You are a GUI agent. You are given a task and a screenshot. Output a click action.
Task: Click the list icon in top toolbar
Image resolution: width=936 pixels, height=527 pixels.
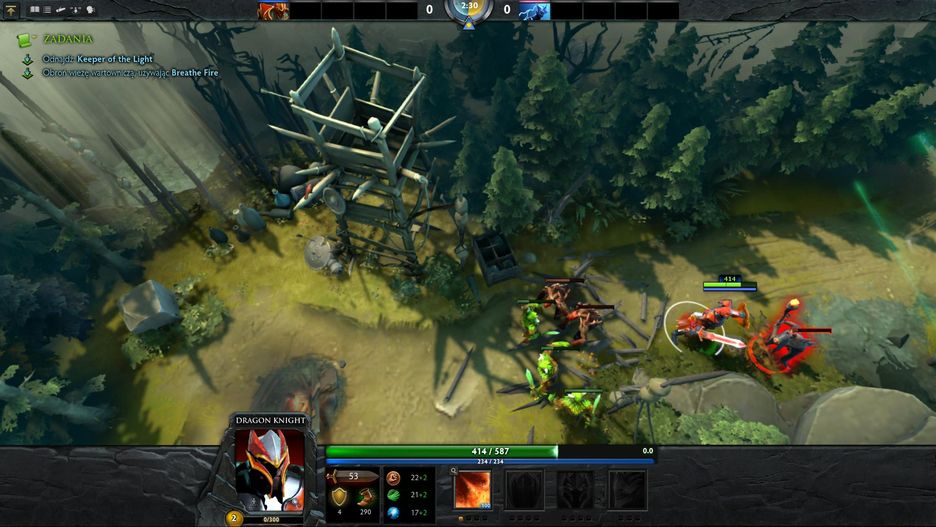point(47,9)
